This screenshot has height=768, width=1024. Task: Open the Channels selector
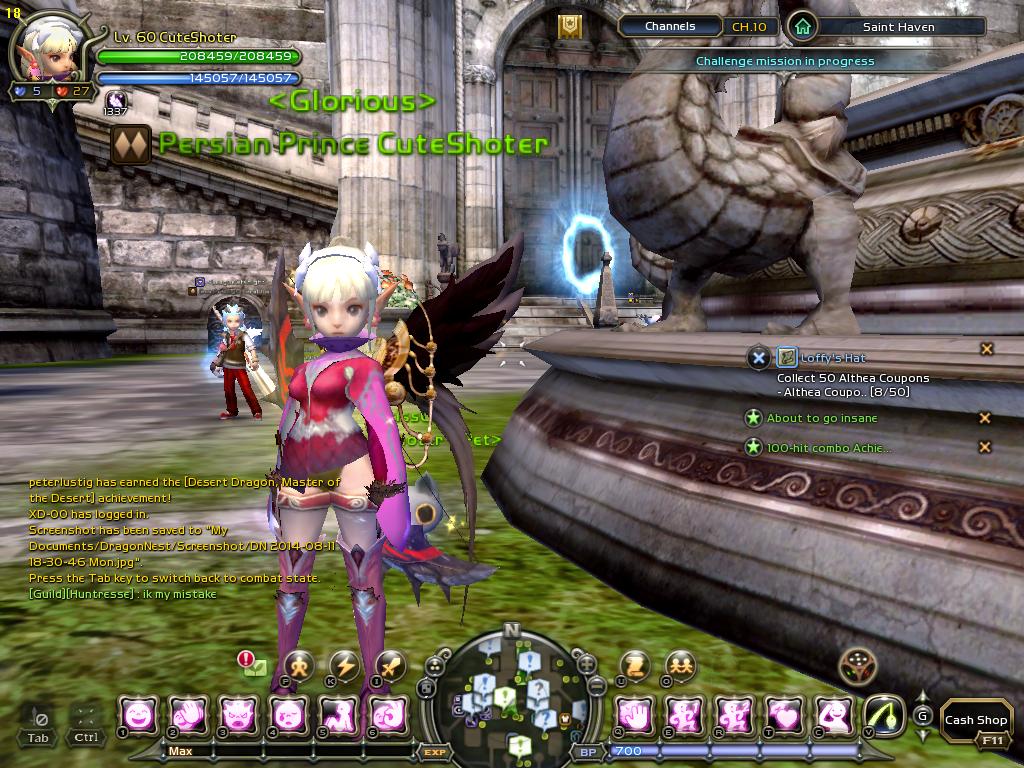670,27
